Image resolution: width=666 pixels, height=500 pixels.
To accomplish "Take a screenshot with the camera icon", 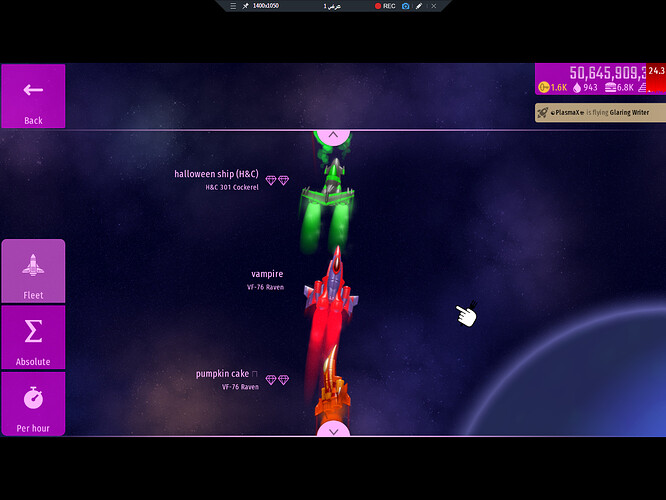I will [405, 6].
